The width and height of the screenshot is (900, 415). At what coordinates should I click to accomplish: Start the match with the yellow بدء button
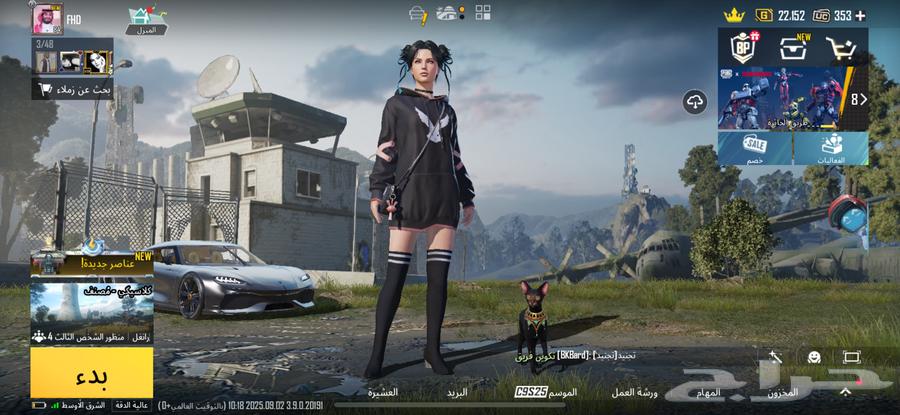pyautogui.click(x=91, y=376)
